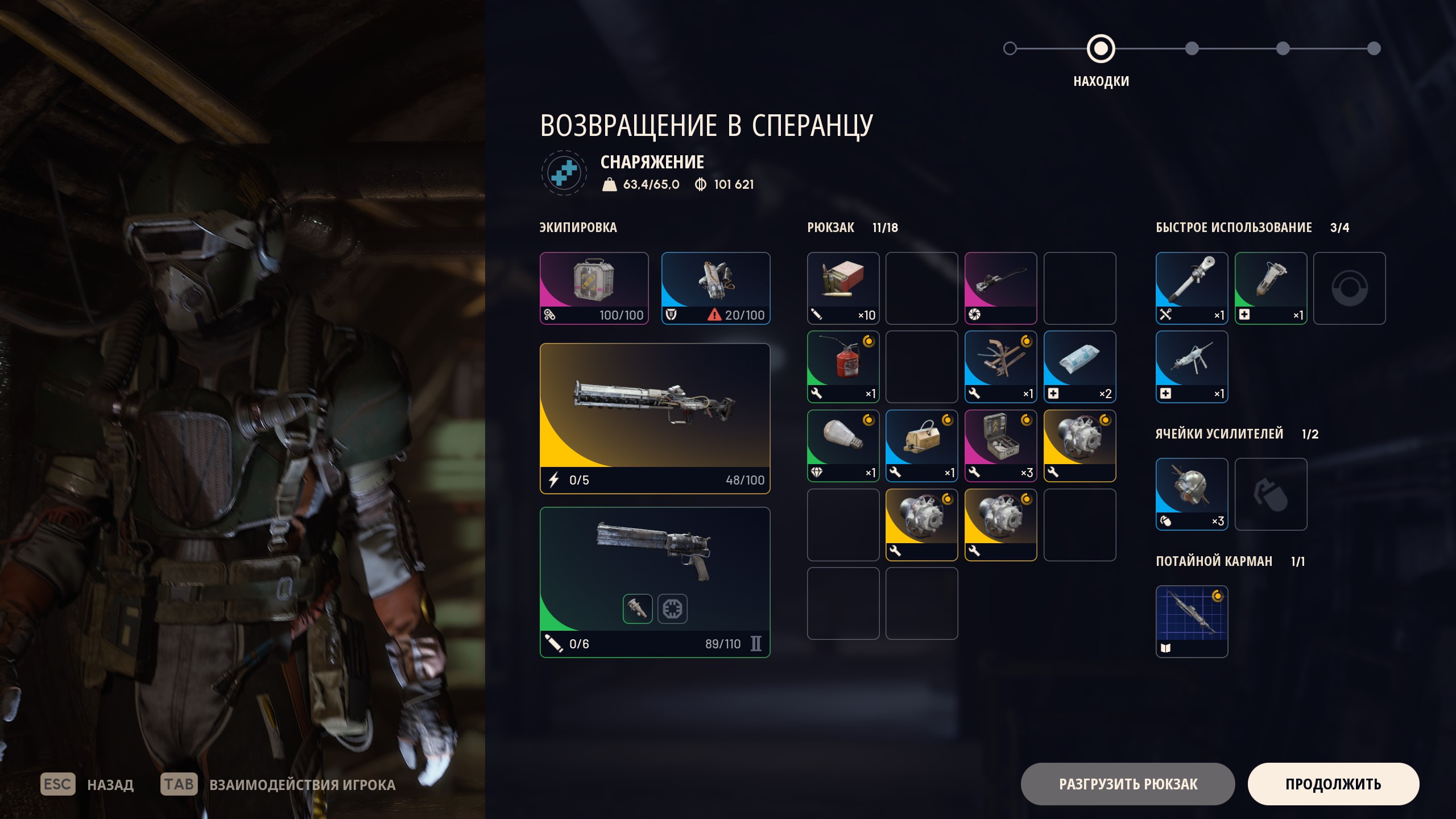Select the long rifle with 0/5 ammo
The width and height of the screenshot is (1456, 819).
pyautogui.click(x=655, y=418)
